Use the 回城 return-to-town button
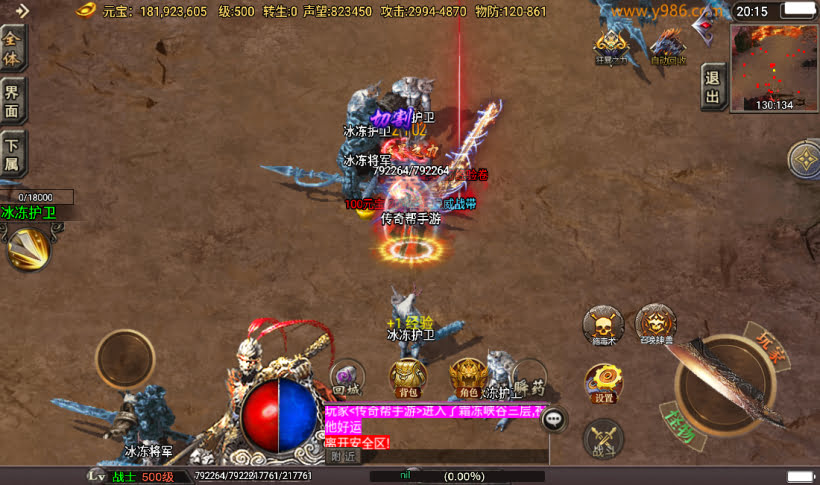The height and width of the screenshot is (485, 820). click(x=347, y=376)
